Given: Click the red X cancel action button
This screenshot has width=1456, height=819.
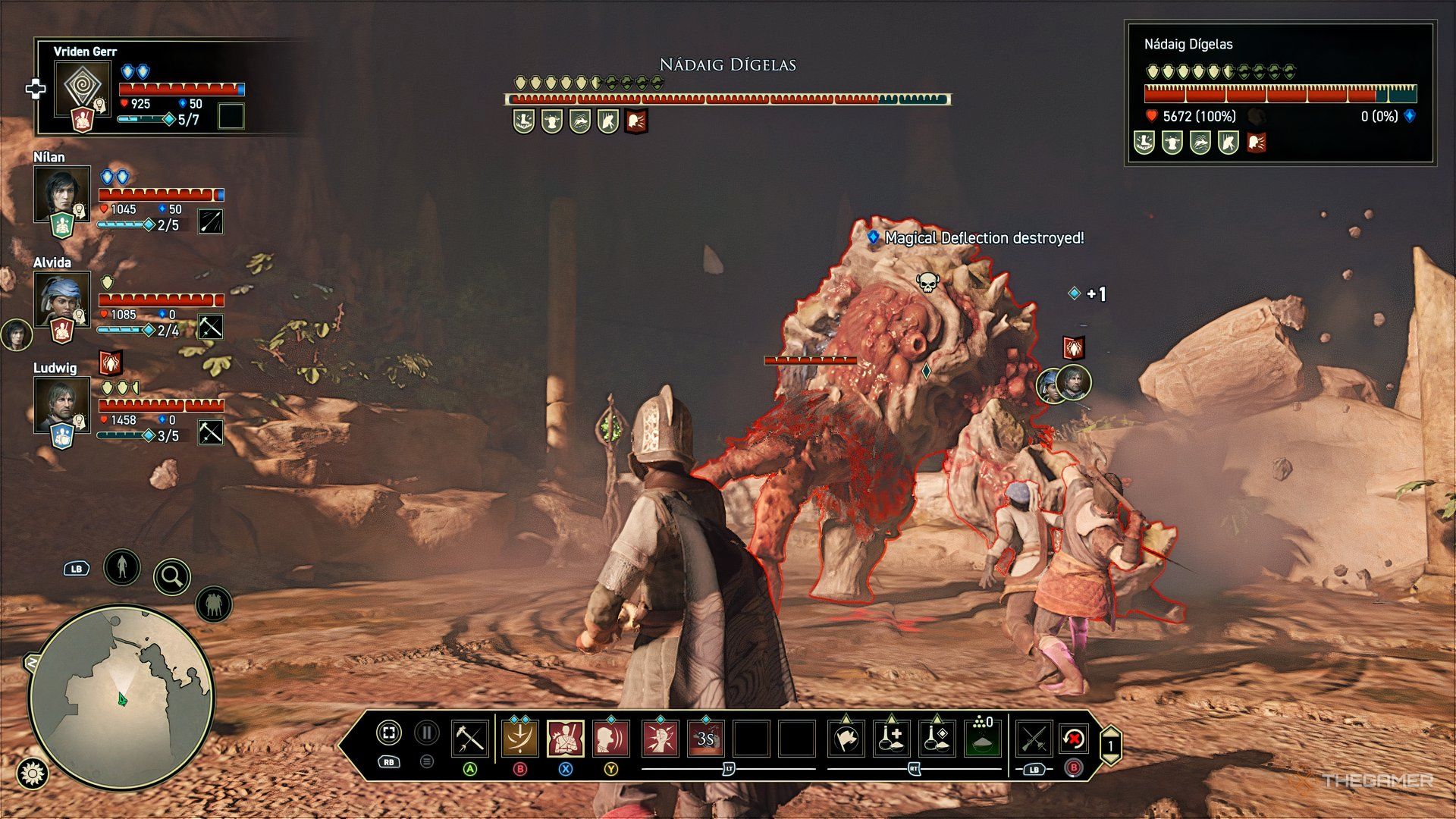Looking at the screenshot, I should 1074,738.
